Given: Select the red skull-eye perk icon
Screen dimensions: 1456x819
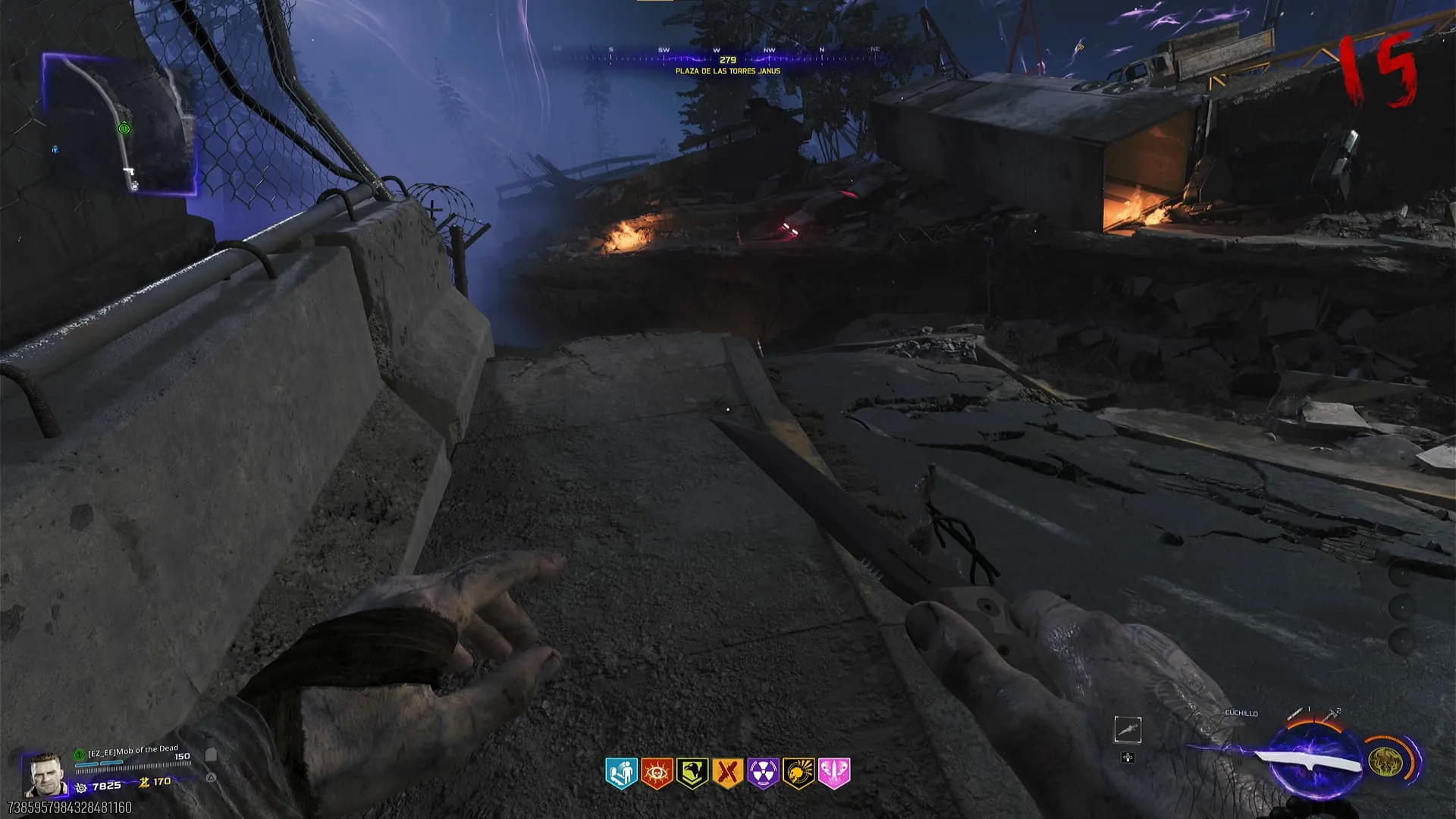Looking at the screenshot, I should click(657, 773).
